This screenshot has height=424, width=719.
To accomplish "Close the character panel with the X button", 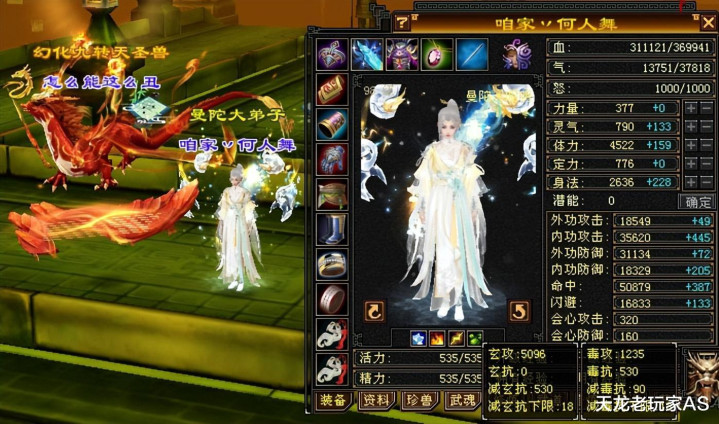I will [x=708, y=23].
